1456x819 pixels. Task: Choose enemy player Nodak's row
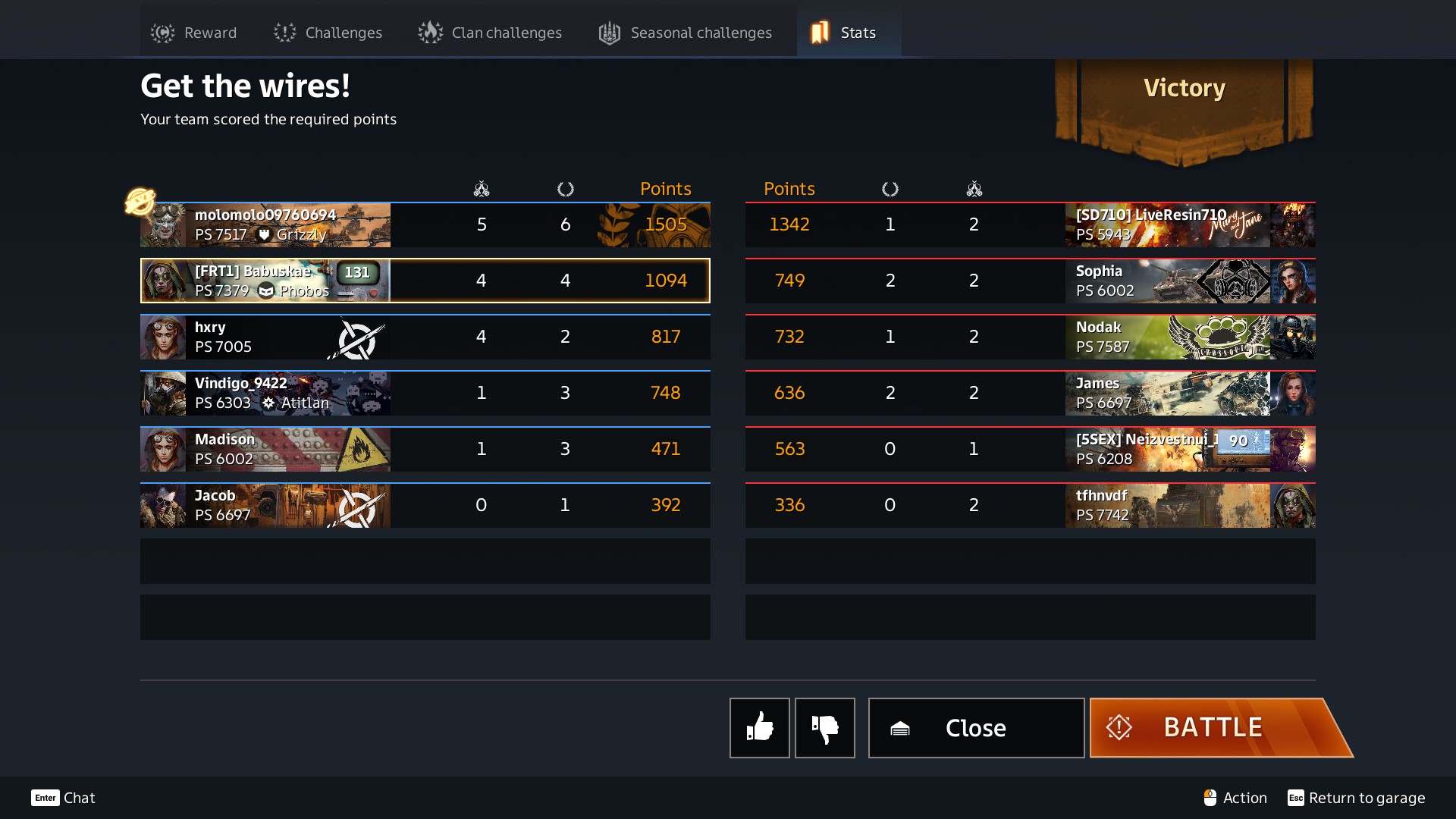1030,337
